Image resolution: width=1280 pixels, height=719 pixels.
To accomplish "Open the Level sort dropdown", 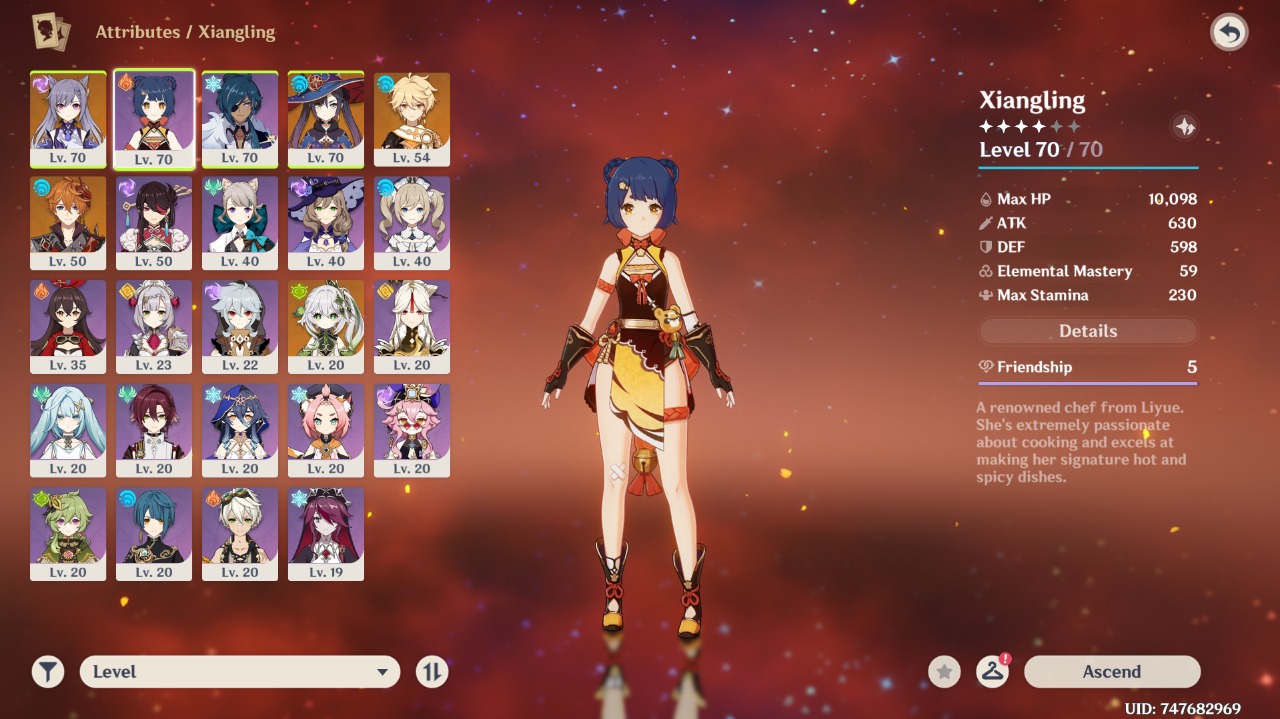I will tap(240, 672).
